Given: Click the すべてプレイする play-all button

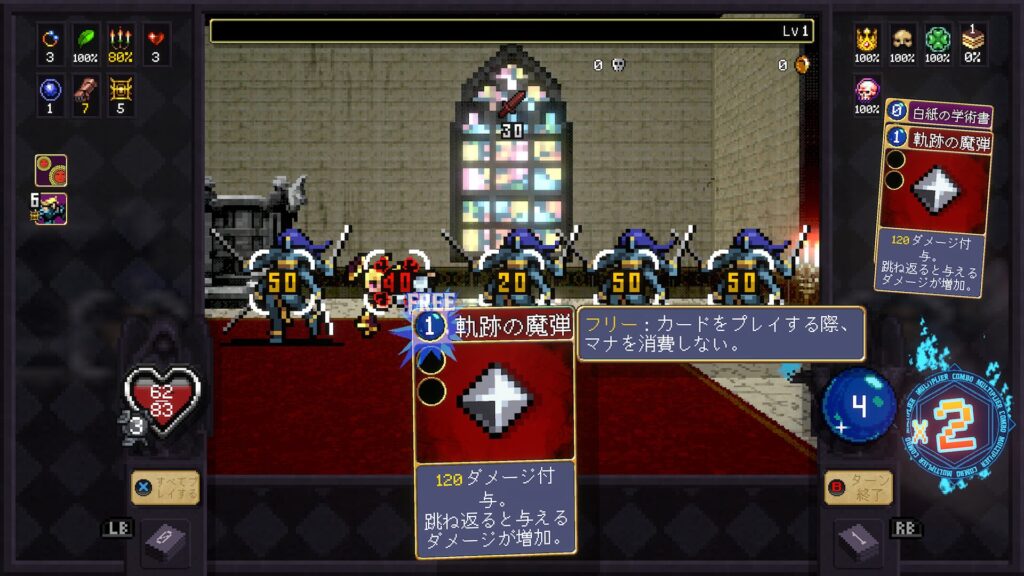Looking at the screenshot, I should 166,488.
